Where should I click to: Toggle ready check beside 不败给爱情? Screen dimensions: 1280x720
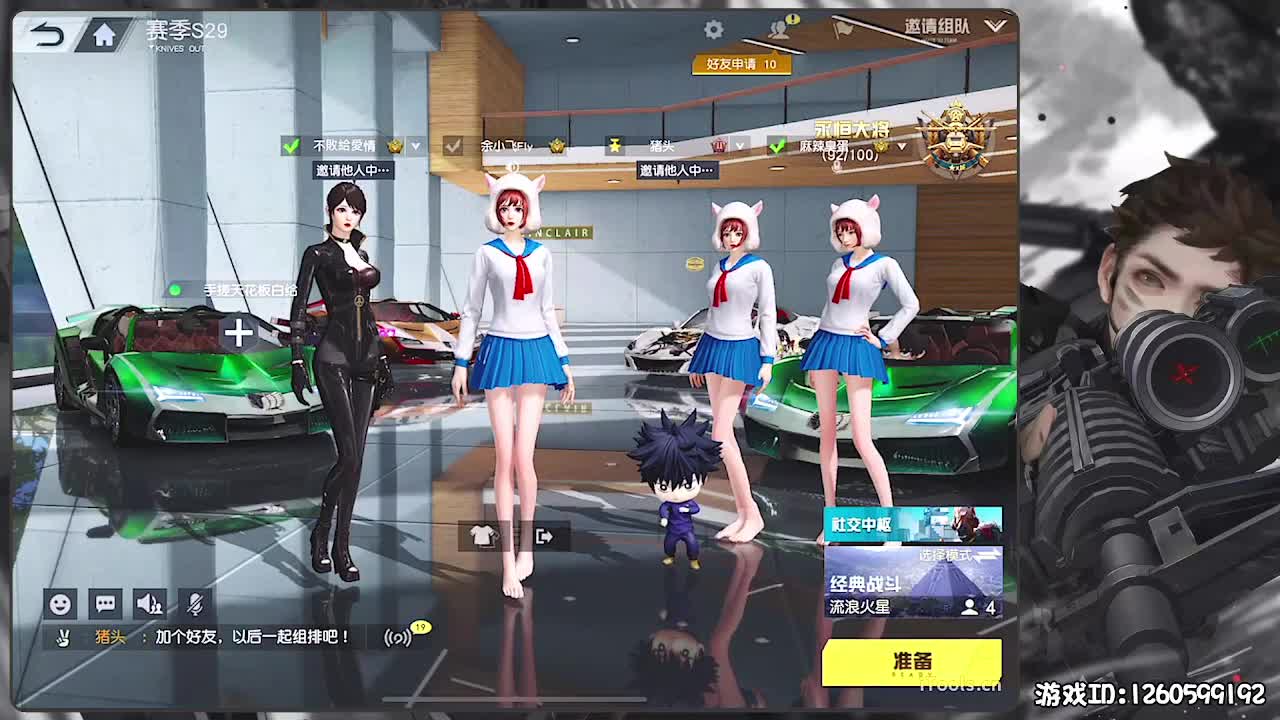(x=291, y=146)
